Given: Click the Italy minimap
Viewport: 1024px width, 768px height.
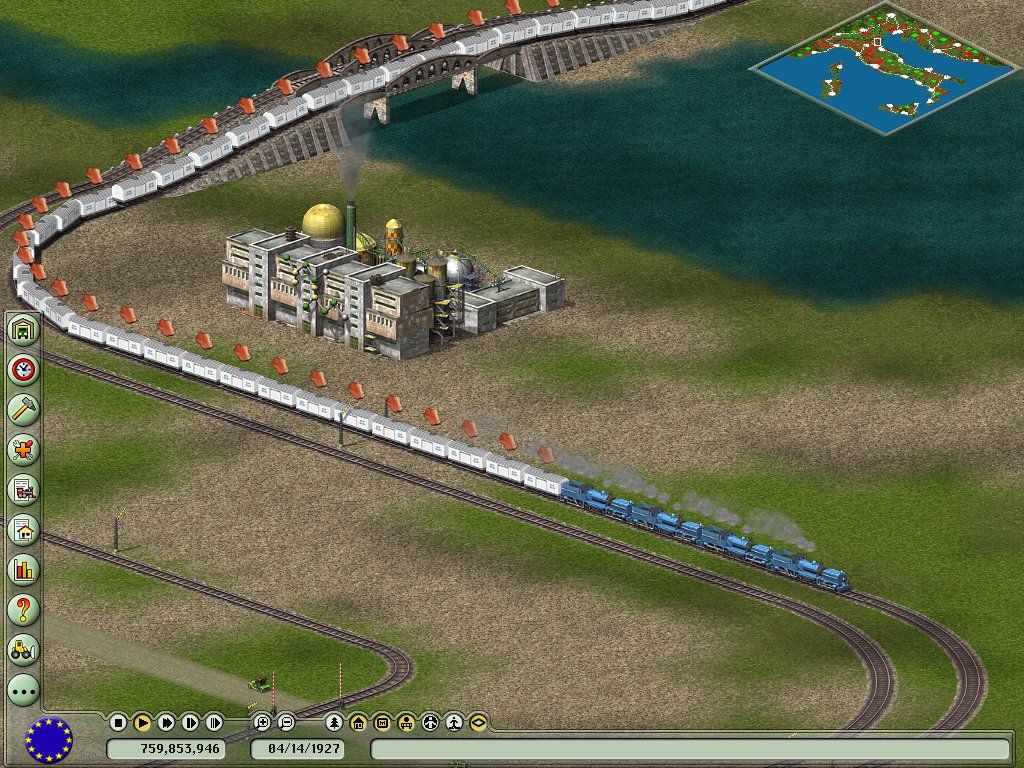Looking at the screenshot, I should (868, 67).
